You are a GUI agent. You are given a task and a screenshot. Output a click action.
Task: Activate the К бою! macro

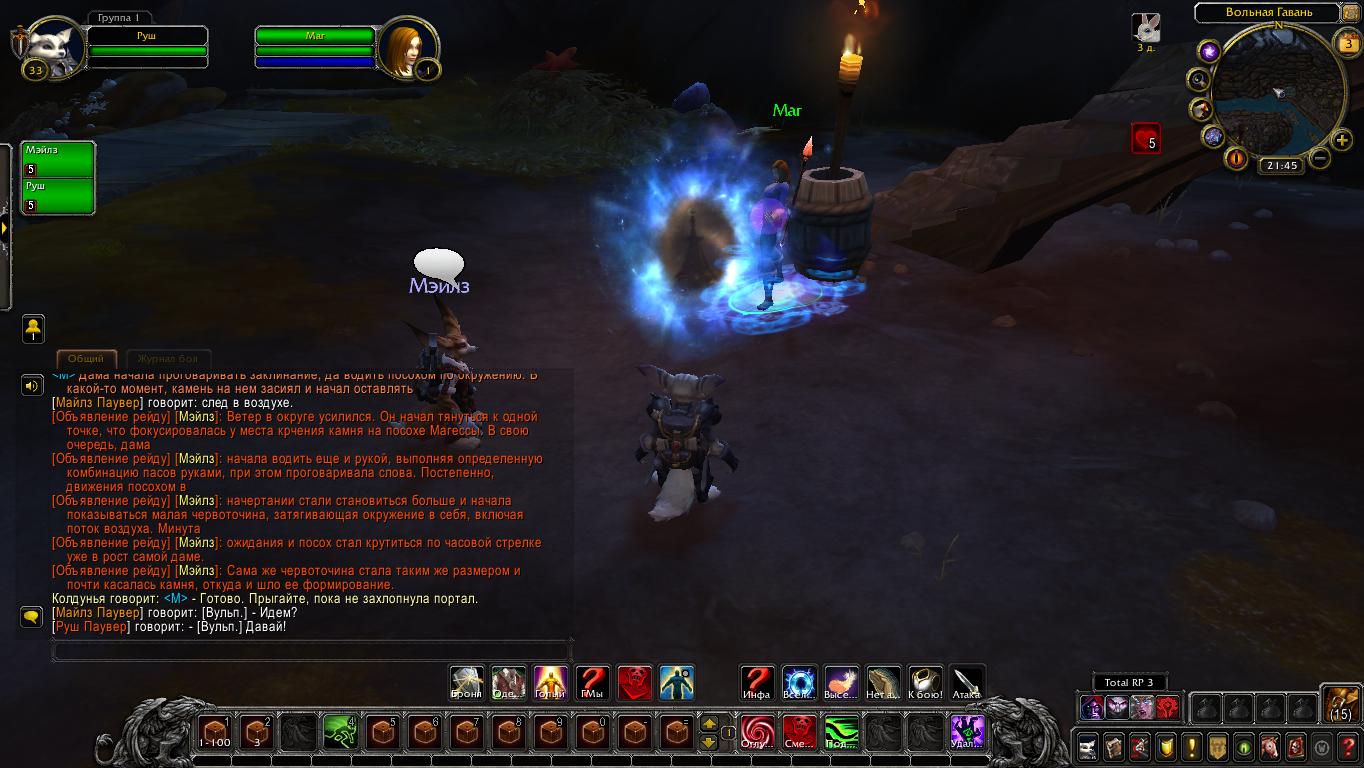pyautogui.click(x=925, y=682)
